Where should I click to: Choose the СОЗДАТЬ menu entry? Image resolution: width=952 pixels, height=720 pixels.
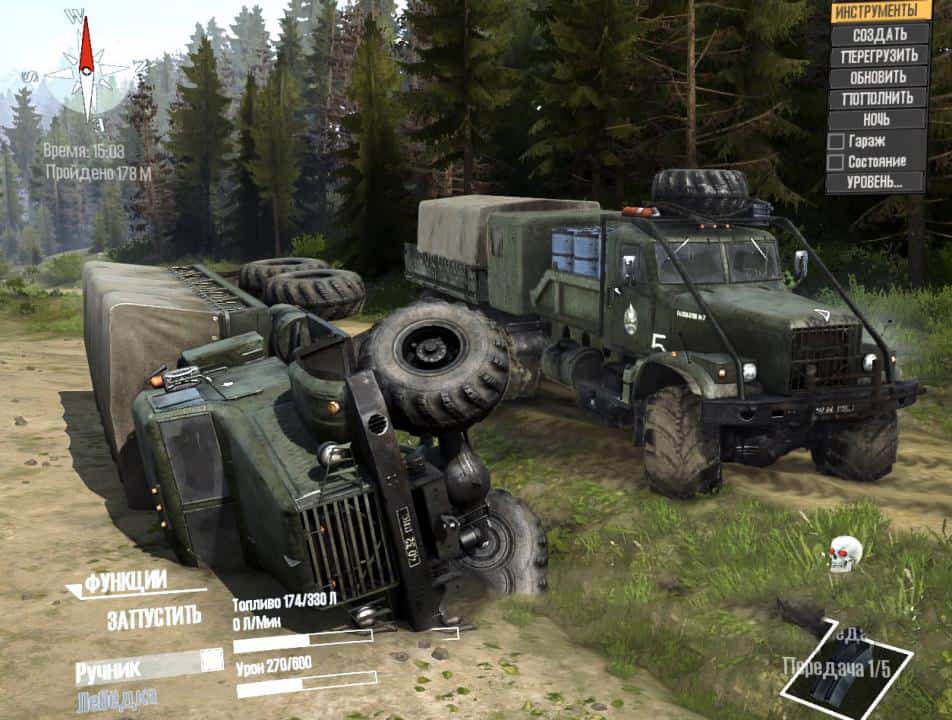pyautogui.click(x=879, y=34)
